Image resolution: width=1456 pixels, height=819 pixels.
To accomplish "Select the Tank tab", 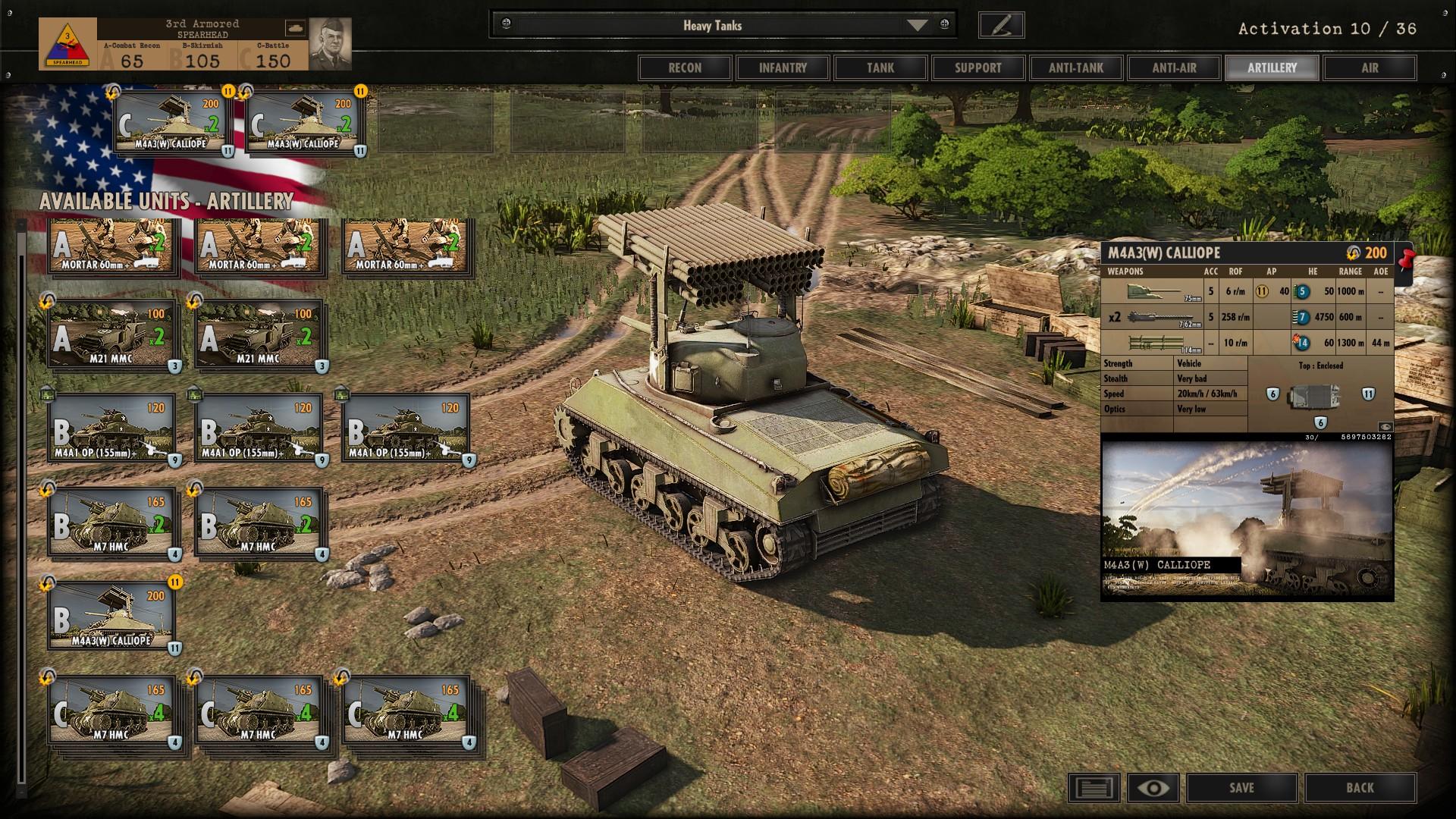I will 880,67.
